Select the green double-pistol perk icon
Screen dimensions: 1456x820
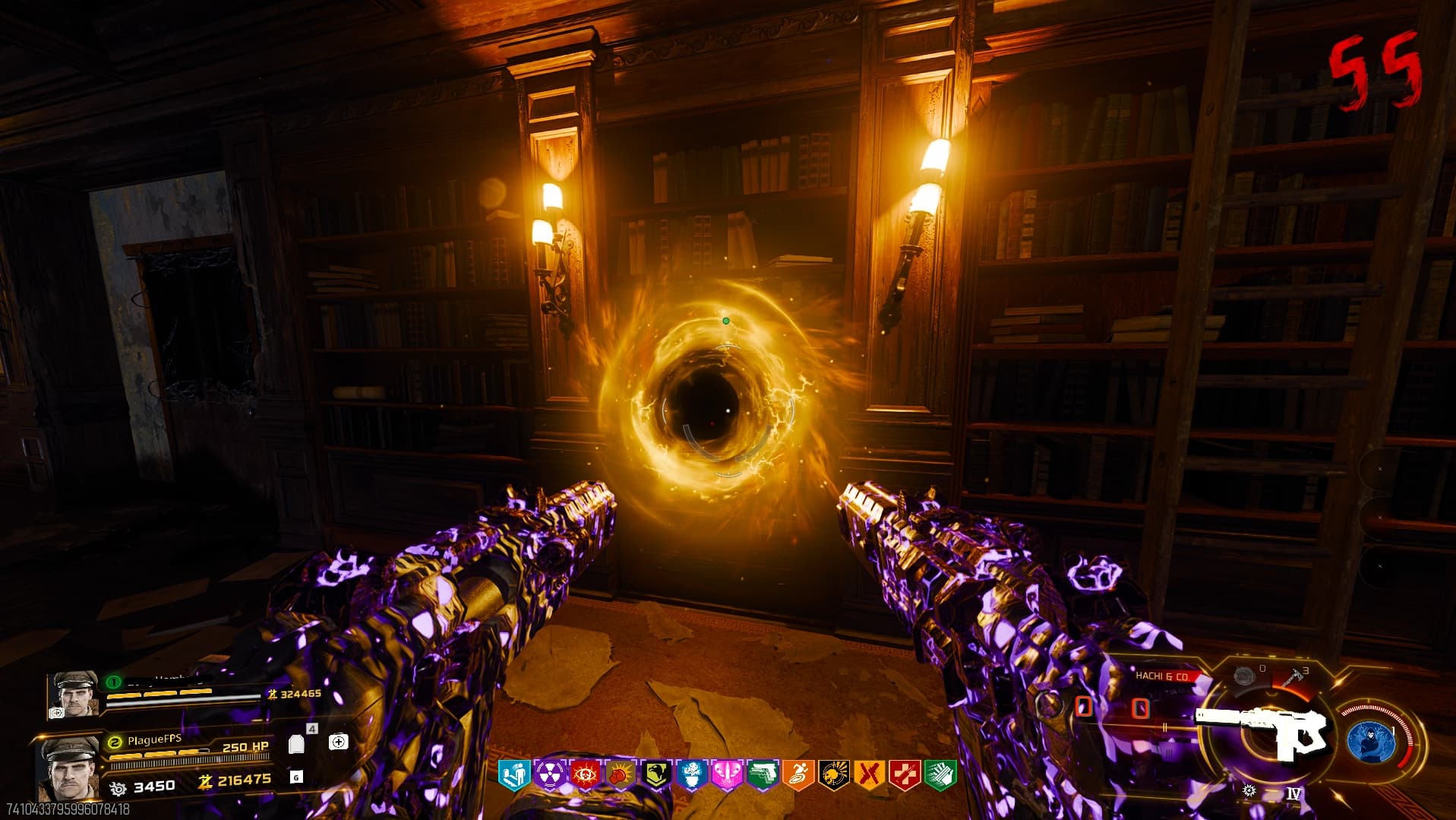[763, 774]
